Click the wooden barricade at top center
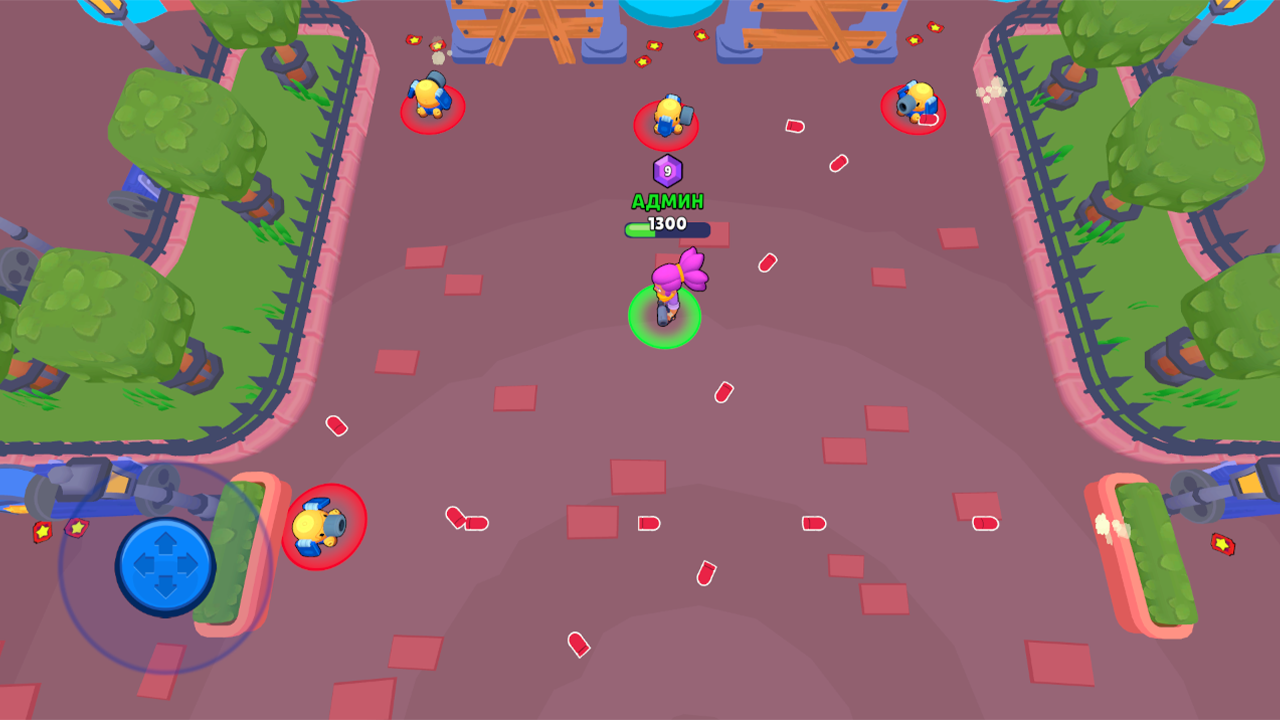1280x720 pixels. tap(520, 25)
